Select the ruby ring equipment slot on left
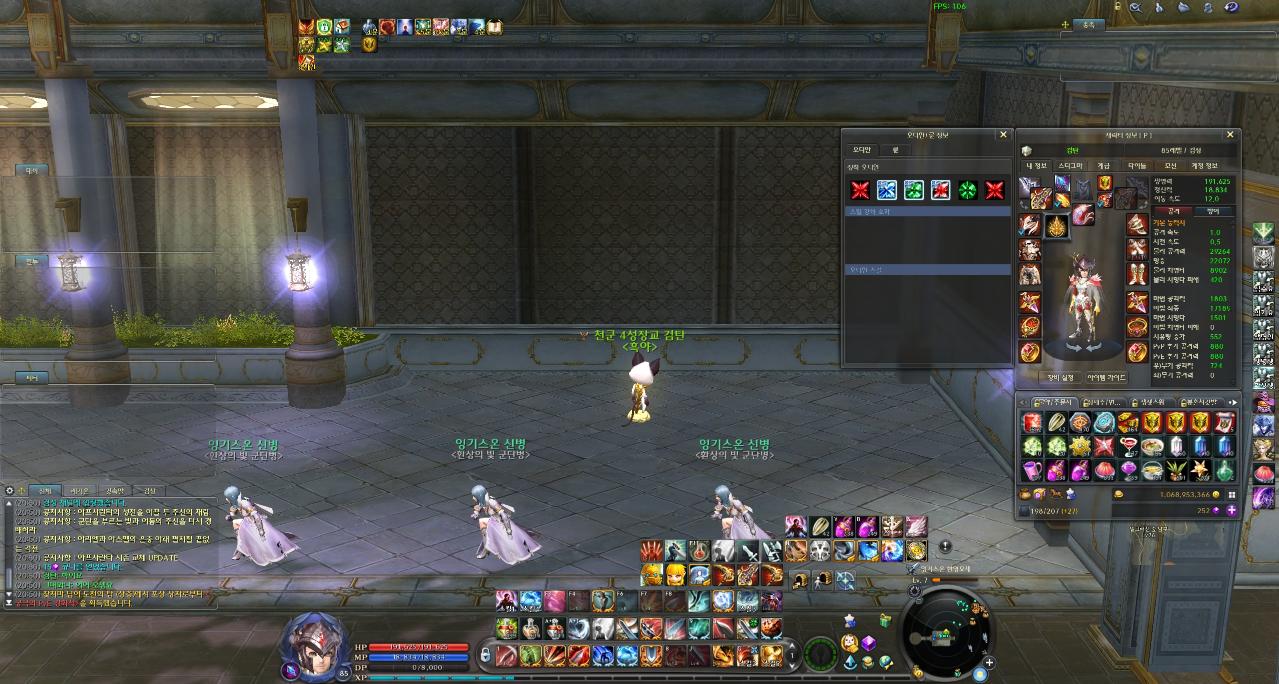 pos(1031,326)
